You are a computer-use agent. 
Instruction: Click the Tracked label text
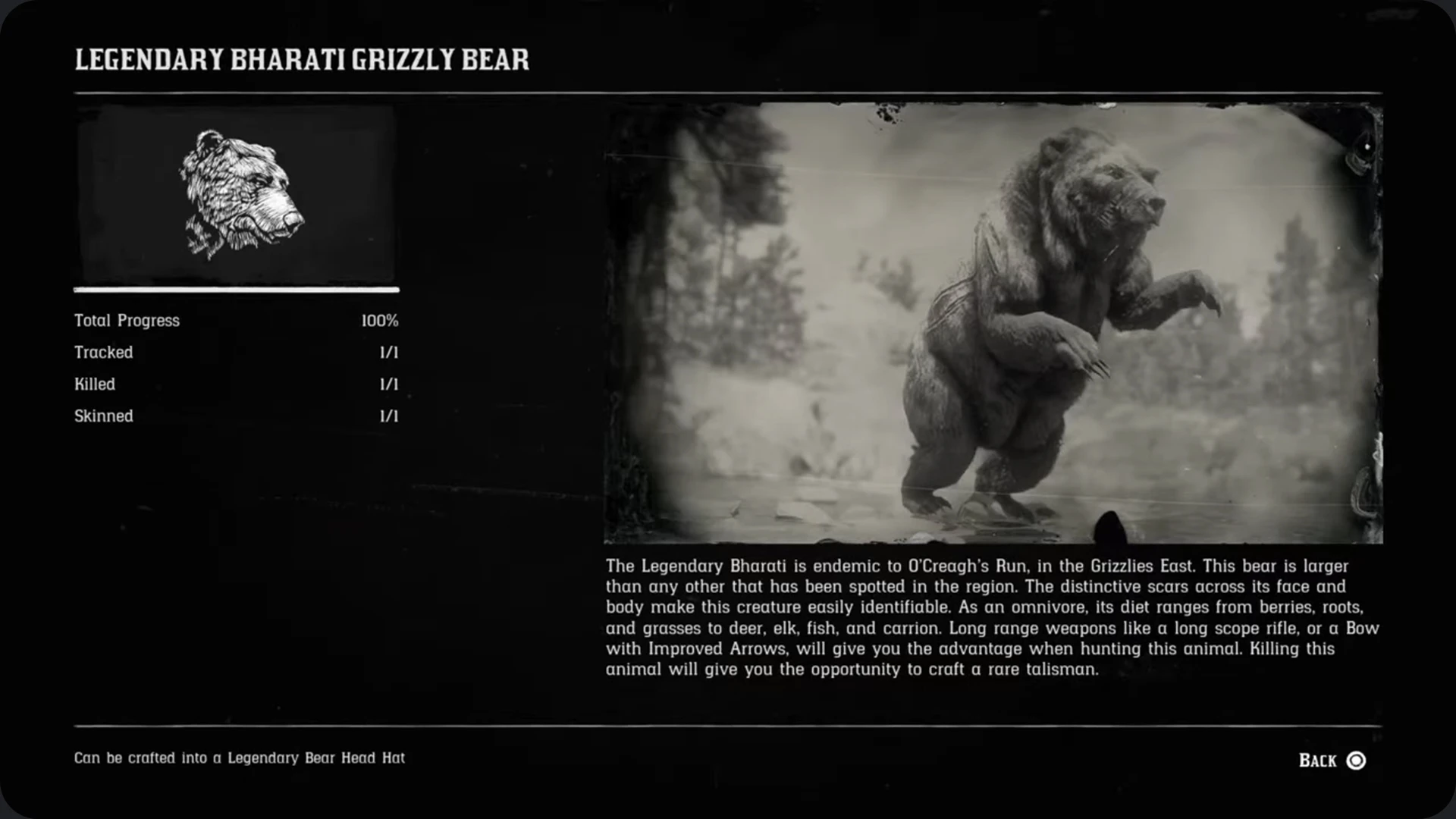pyautogui.click(x=103, y=352)
